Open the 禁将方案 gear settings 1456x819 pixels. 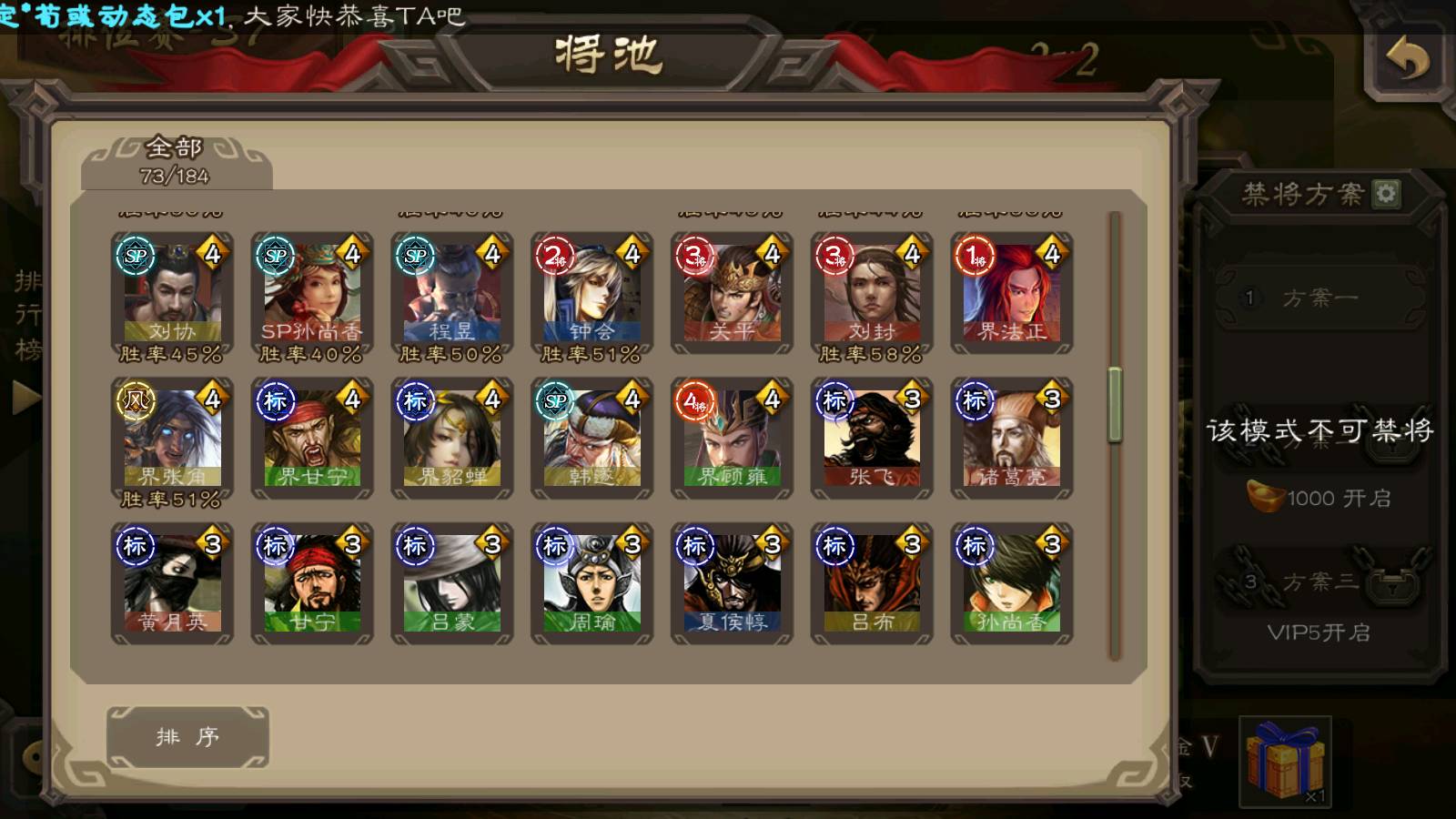pyautogui.click(x=1386, y=193)
